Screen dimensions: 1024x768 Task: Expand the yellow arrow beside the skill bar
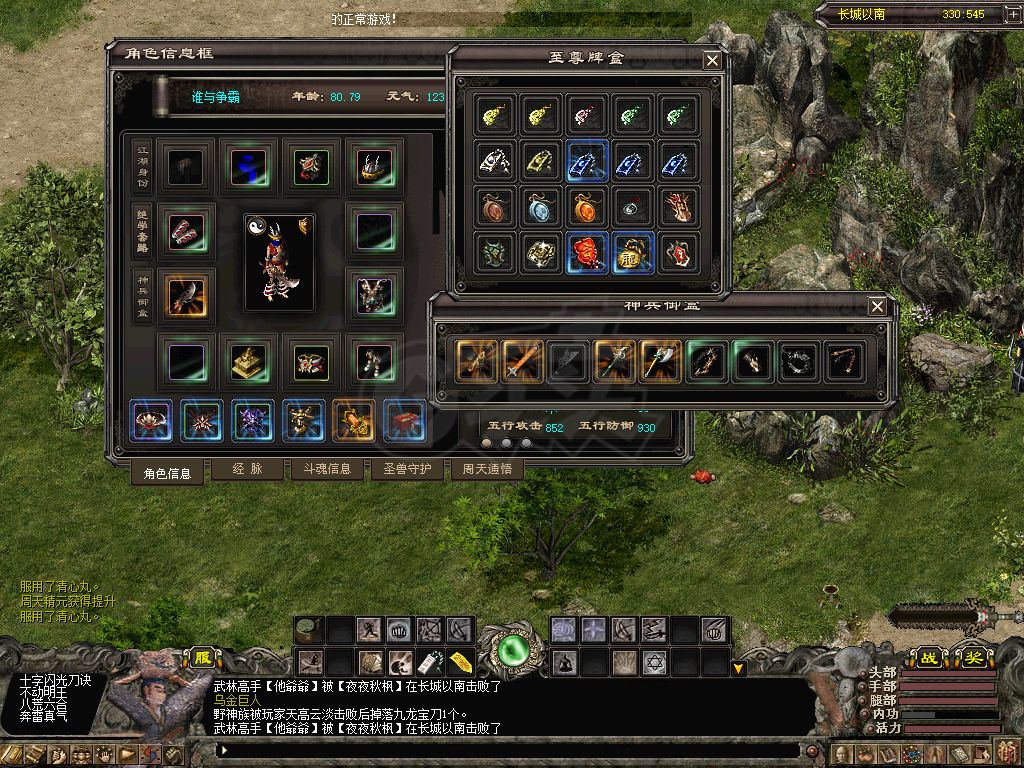click(x=739, y=667)
